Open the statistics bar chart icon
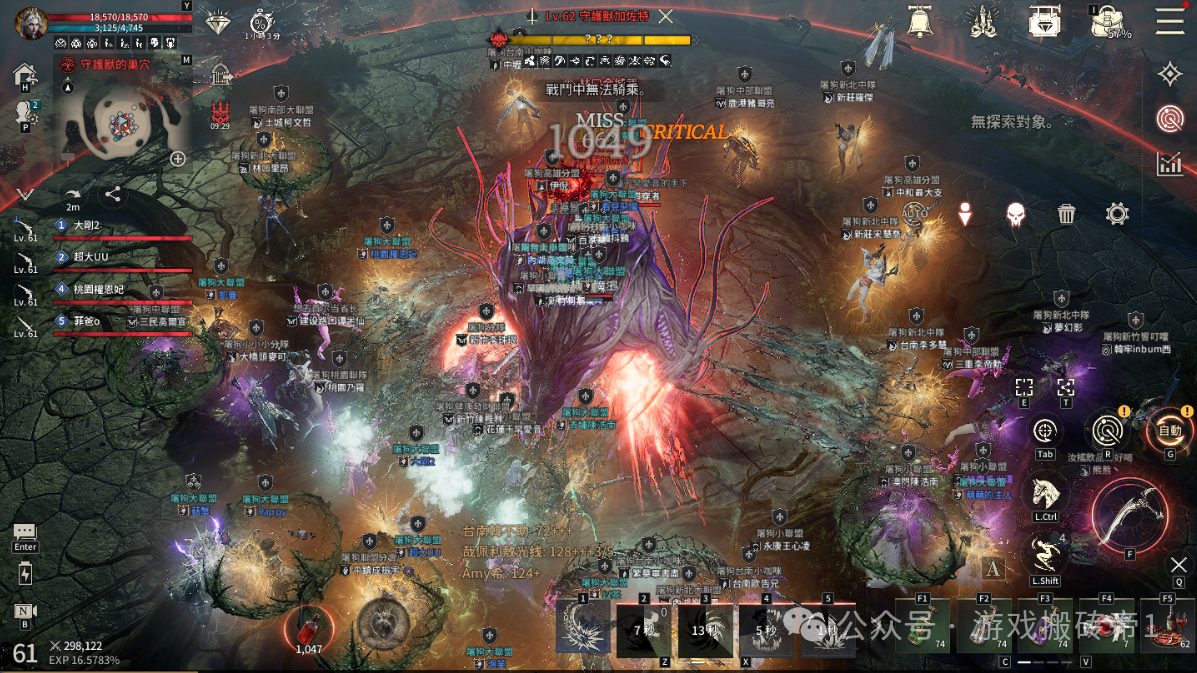The height and width of the screenshot is (673, 1197). tap(1169, 163)
